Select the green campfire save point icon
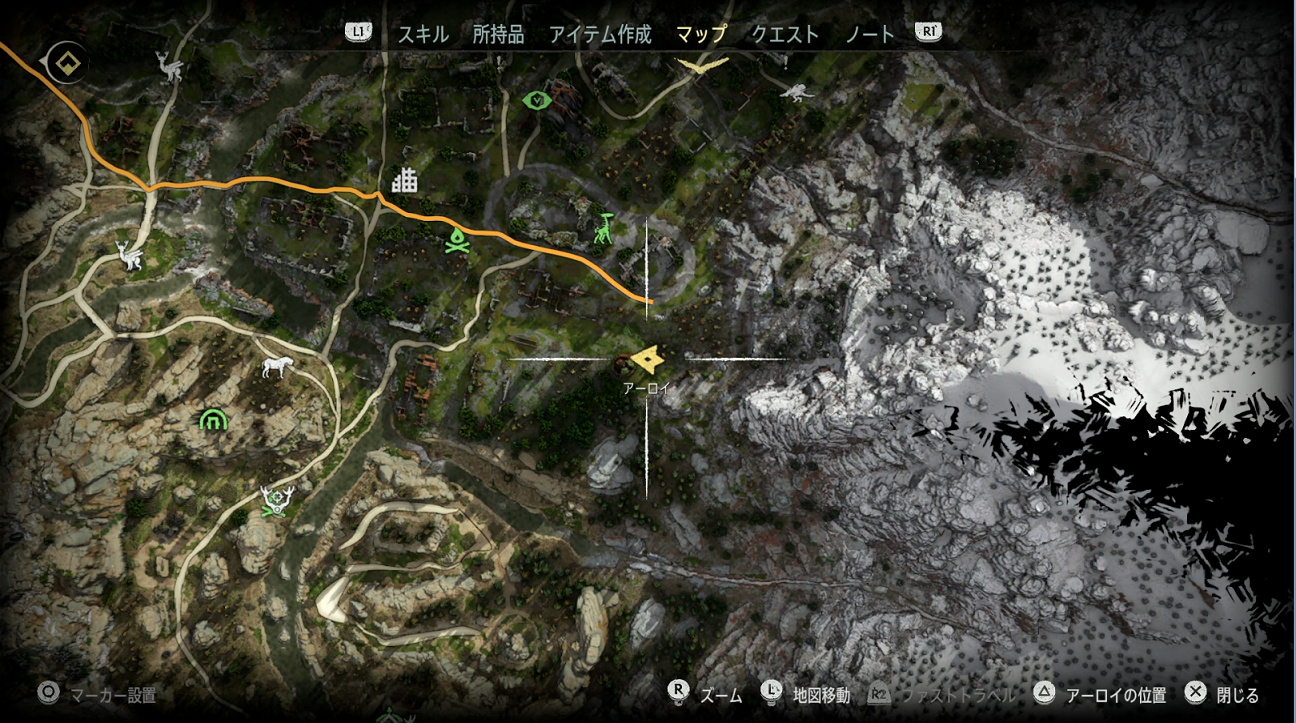 tap(456, 239)
